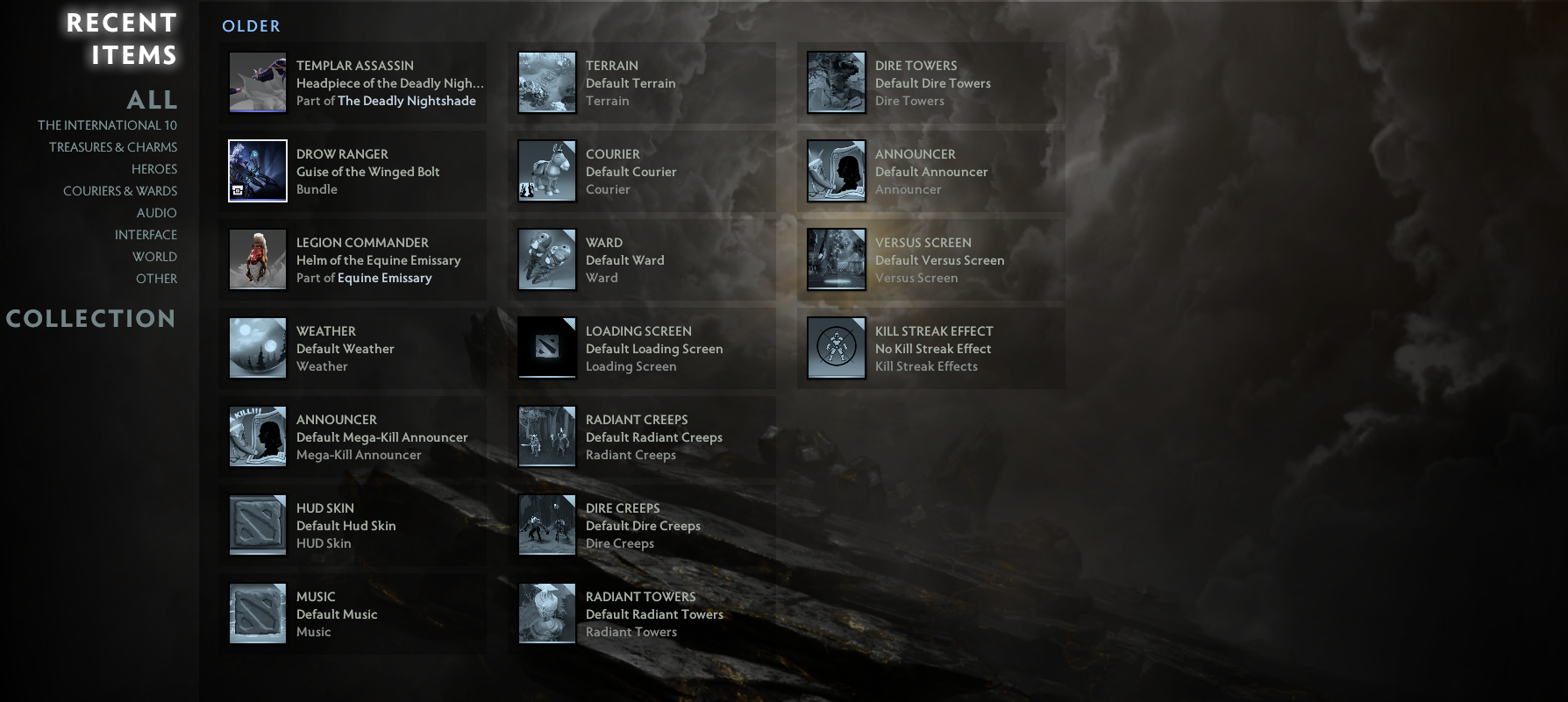Select the Default Ward item icon
The image size is (1568, 702).
545,259
